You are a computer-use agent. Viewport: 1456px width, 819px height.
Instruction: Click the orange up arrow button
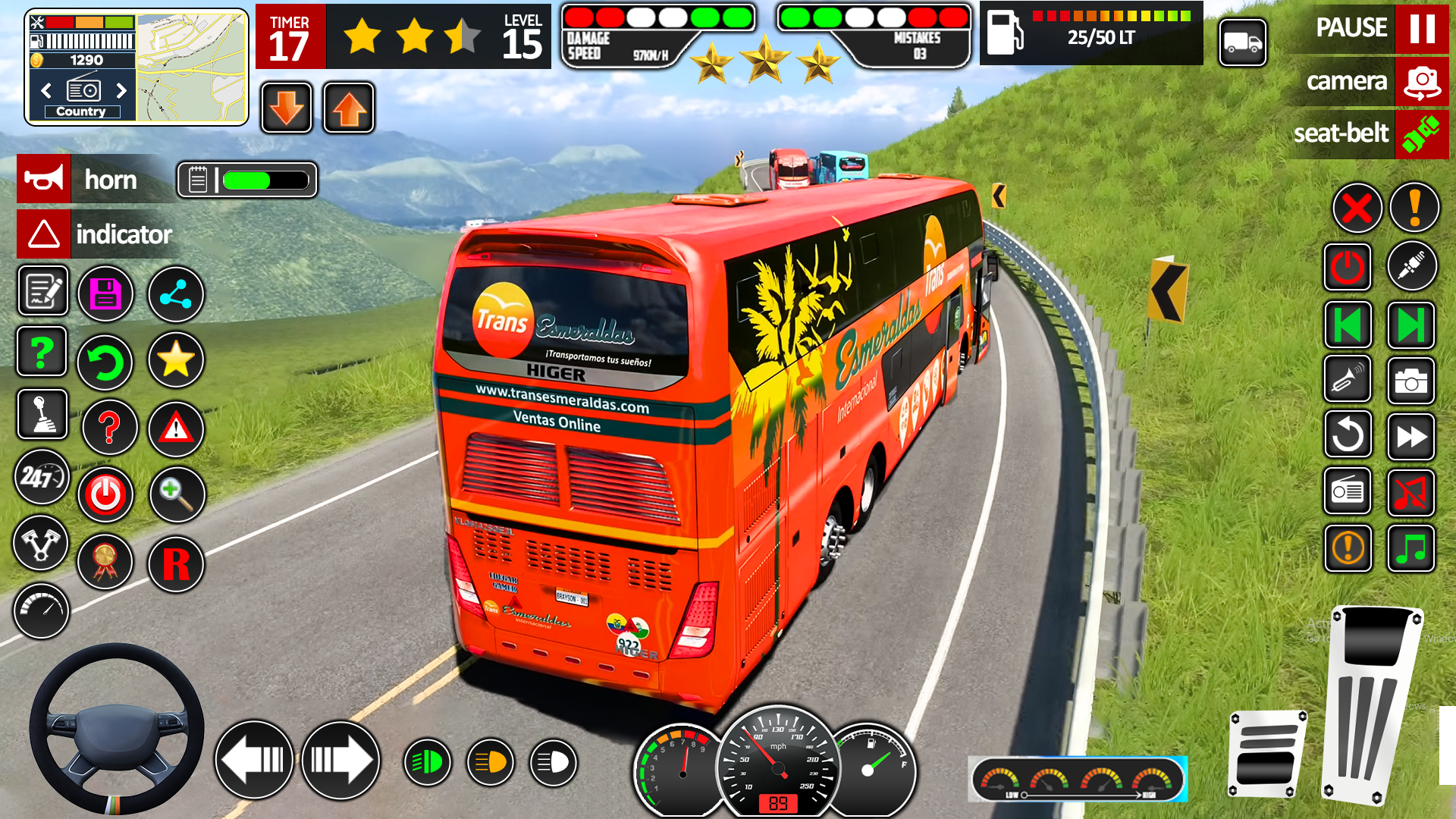coord(349,108)
